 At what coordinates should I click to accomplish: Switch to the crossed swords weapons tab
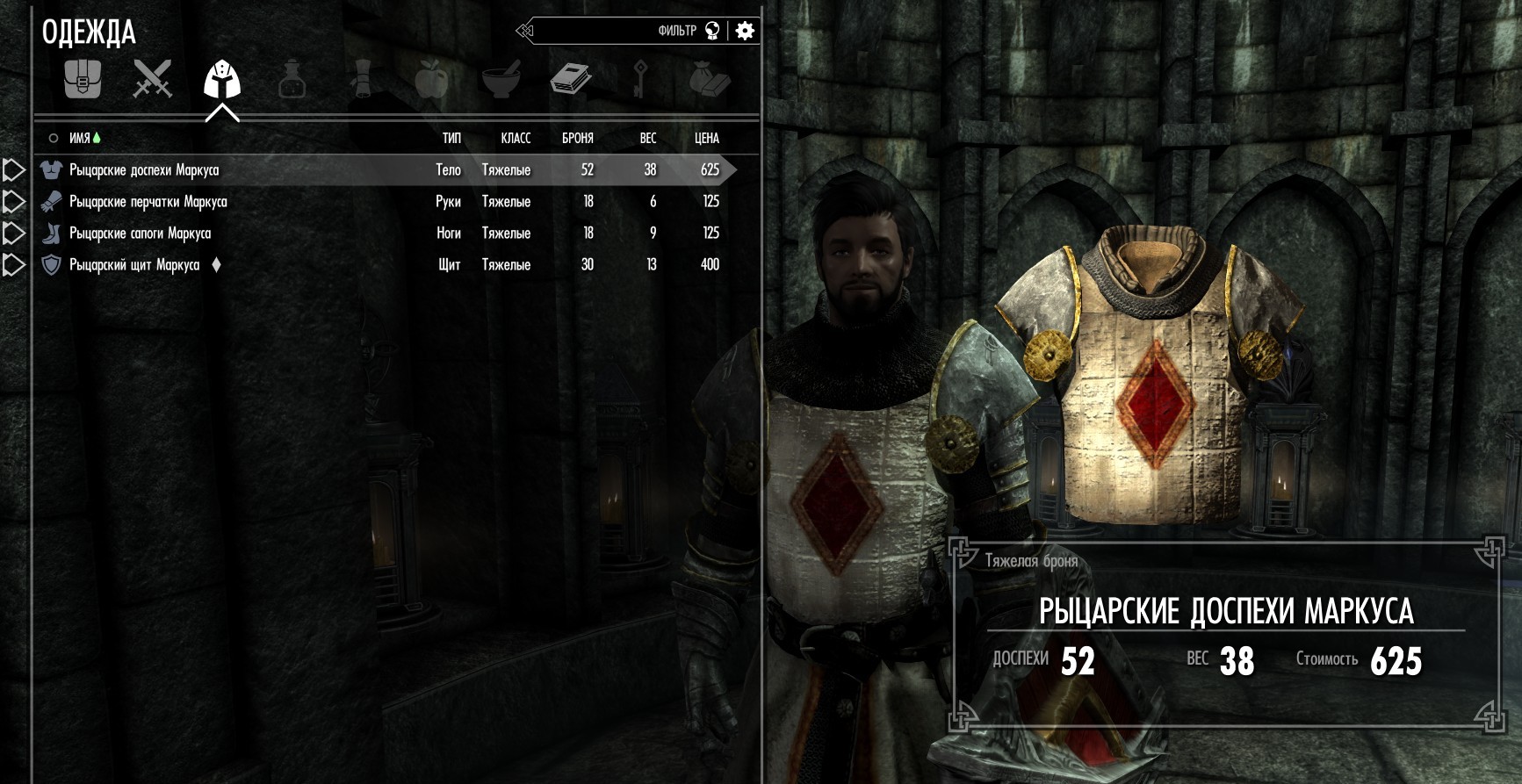tap(152, 80)
